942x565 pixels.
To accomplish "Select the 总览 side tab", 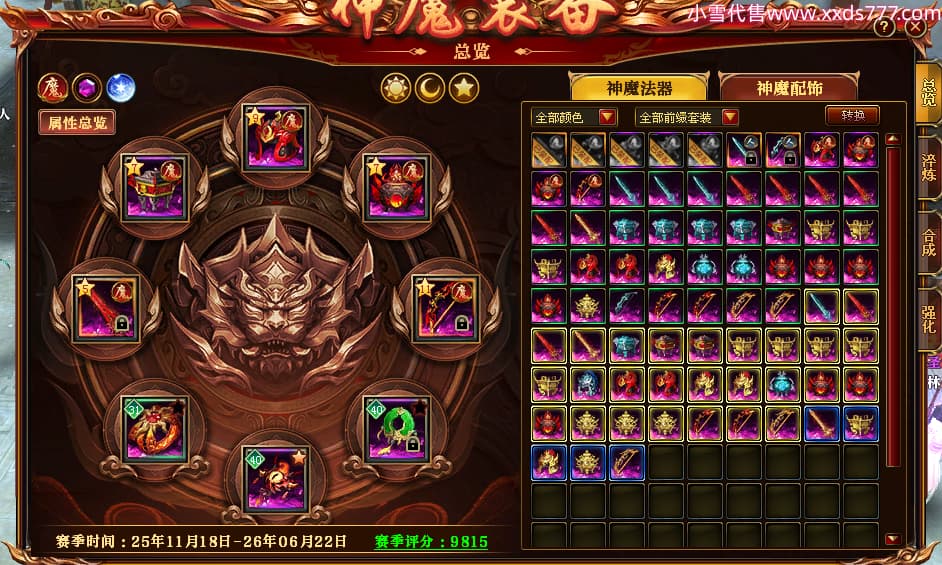I will pyautogui.click(x=929, y=90).
